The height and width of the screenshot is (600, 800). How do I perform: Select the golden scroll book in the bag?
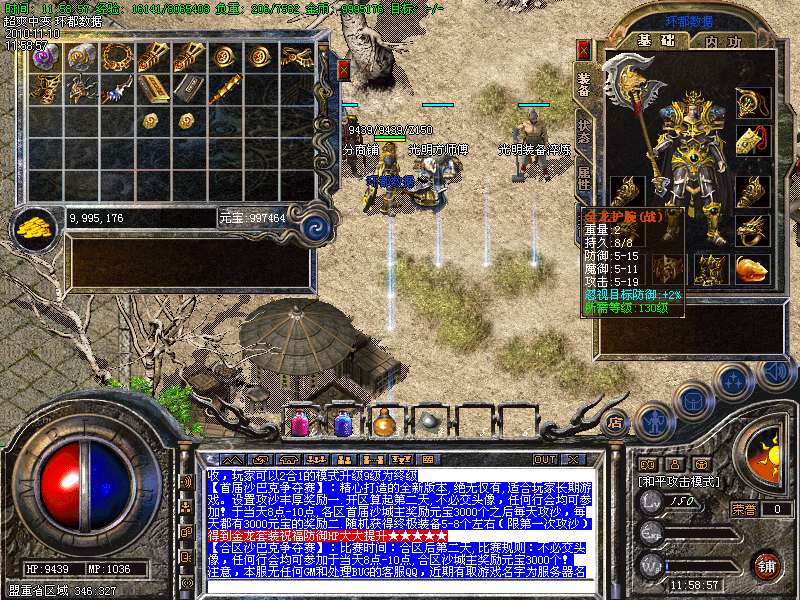point(153,88)
